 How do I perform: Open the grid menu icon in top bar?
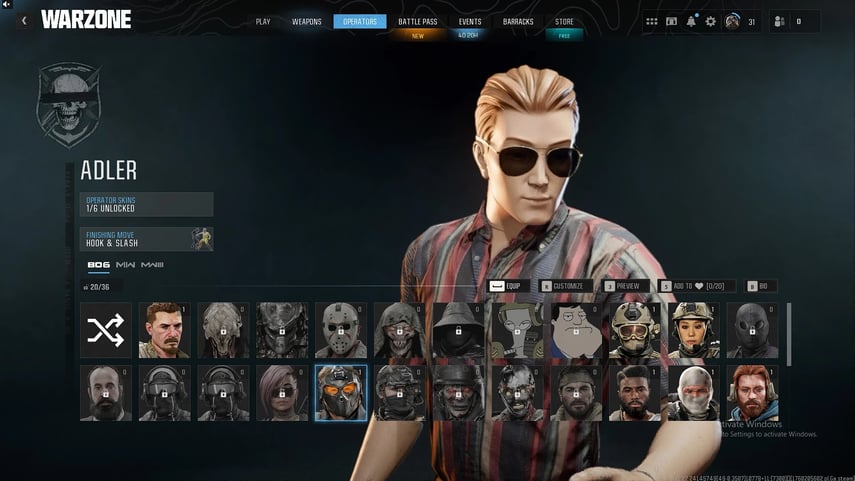pos(652,21)
